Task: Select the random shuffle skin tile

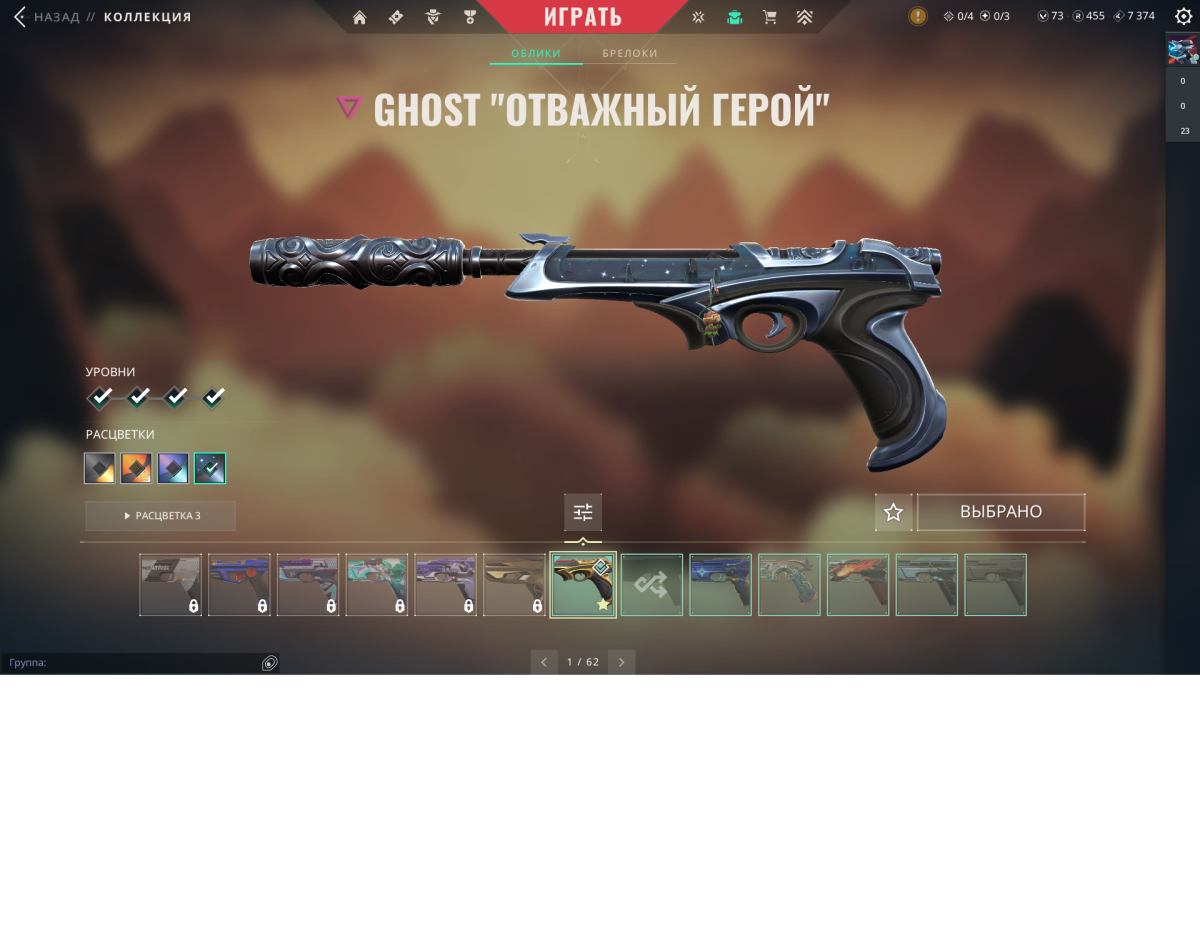Action: tap(652, 585)
